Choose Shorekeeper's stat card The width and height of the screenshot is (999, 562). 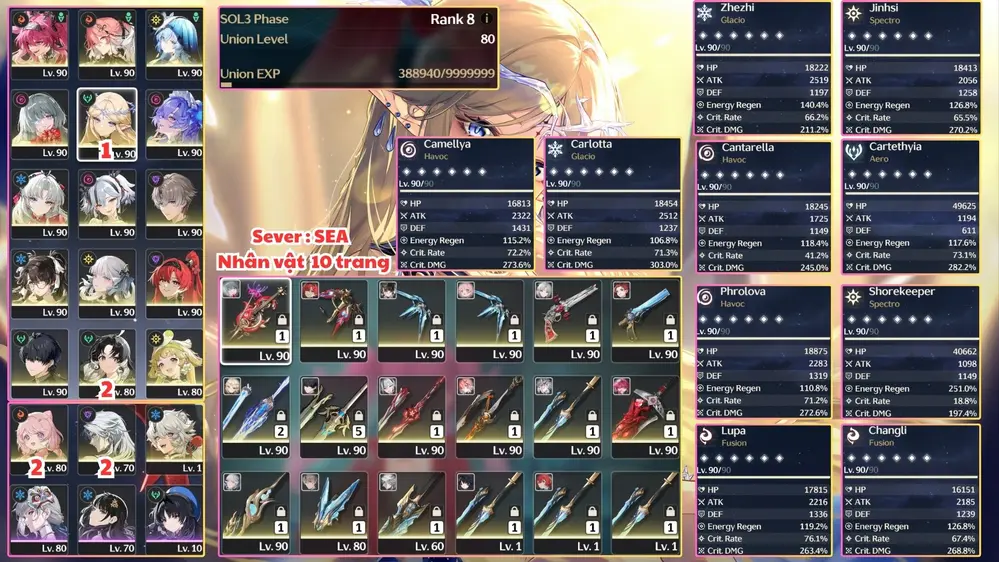click(x=910, y=351)
